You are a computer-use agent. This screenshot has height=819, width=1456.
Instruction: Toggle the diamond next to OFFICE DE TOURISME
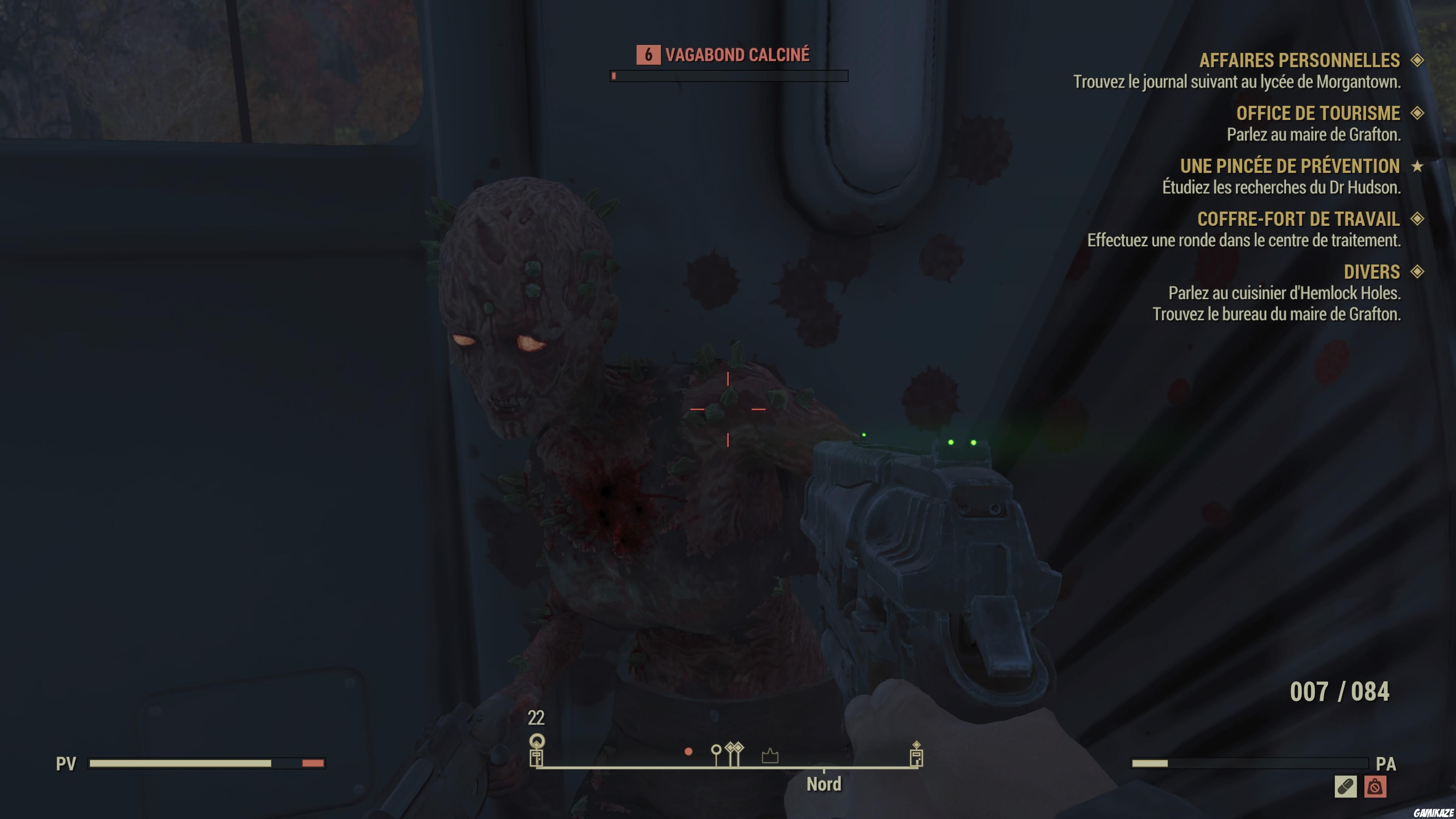[x=1420, y=113]
